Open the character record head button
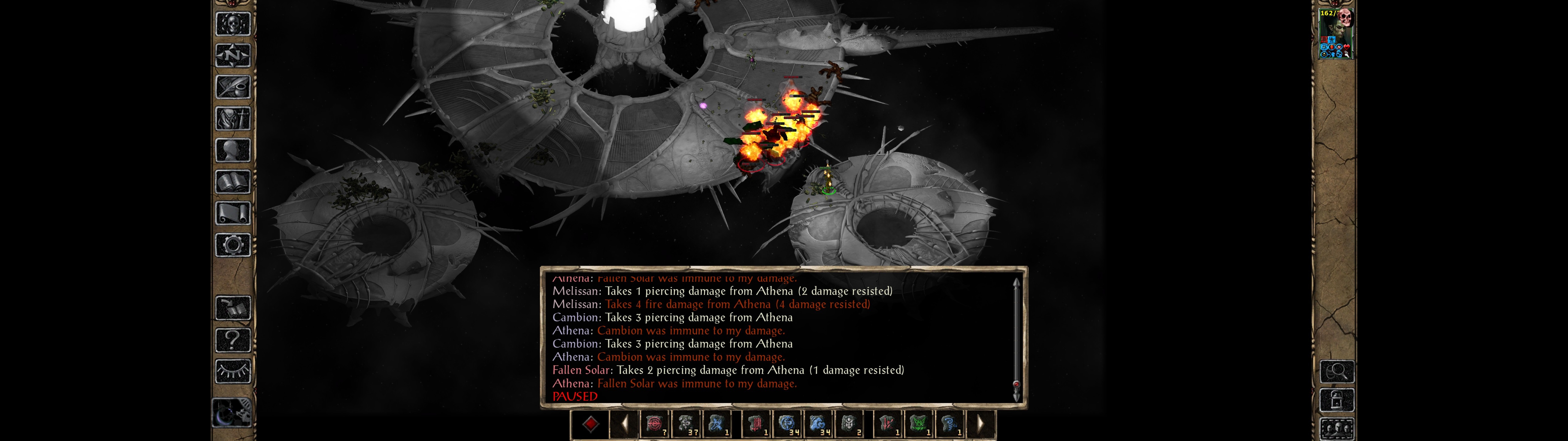Viewport: 1568px width, 441px height. pos(233,150)
